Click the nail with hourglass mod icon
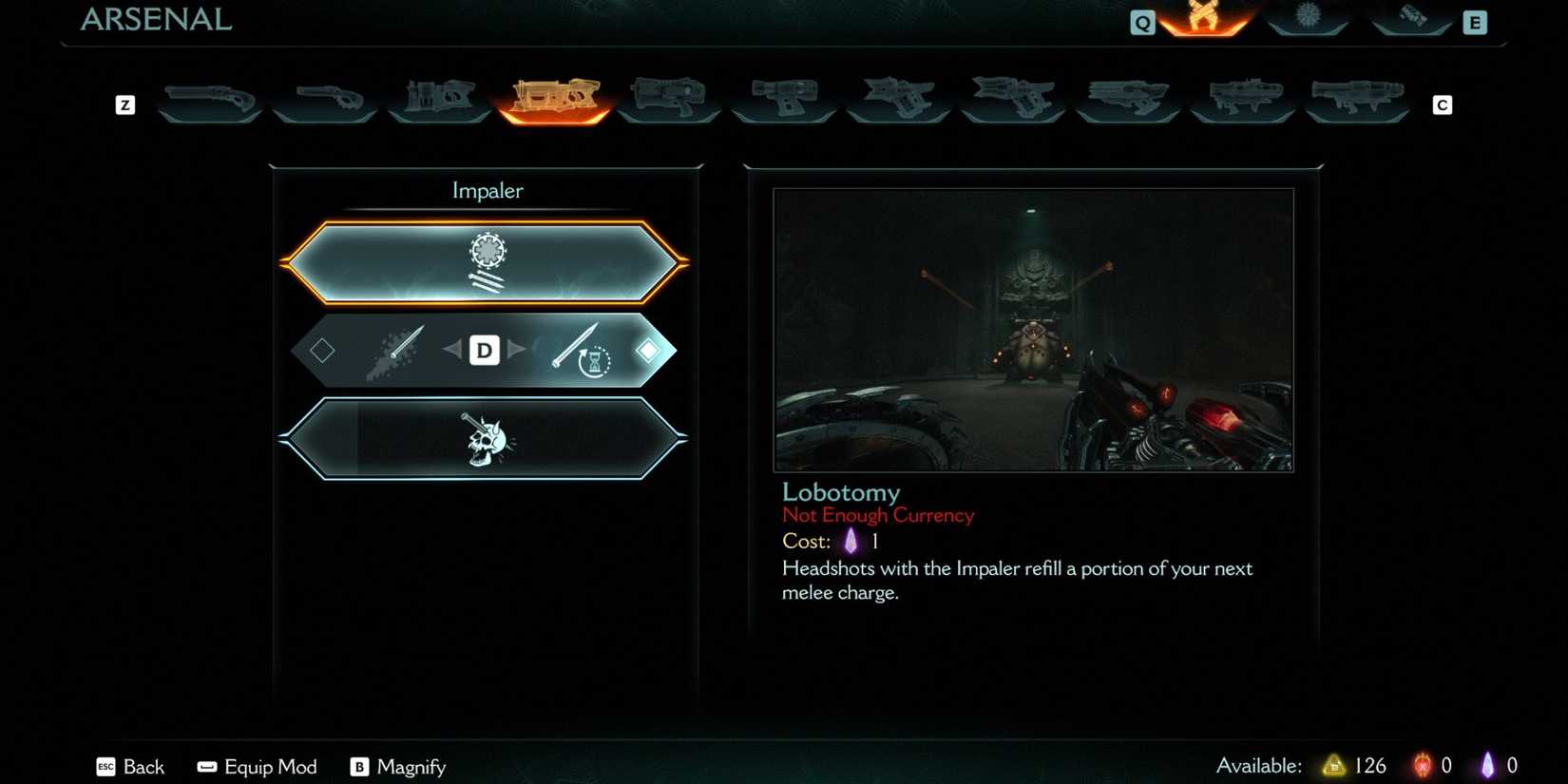The height and width of the screenshot is (784, 1568). (x=582, y=350)
